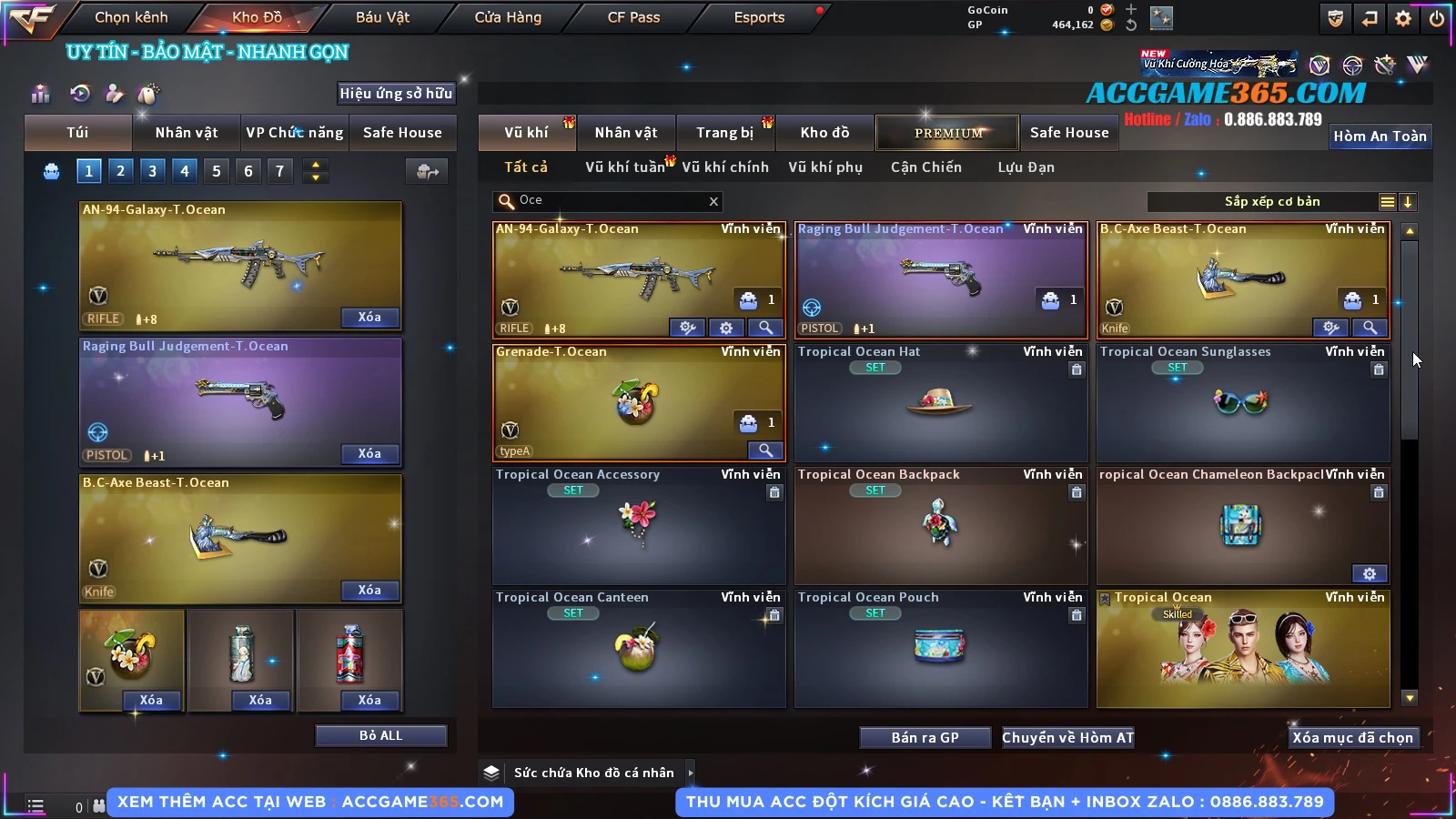
Task: Select bag page number 3
Action: click(x=152, y=170)
